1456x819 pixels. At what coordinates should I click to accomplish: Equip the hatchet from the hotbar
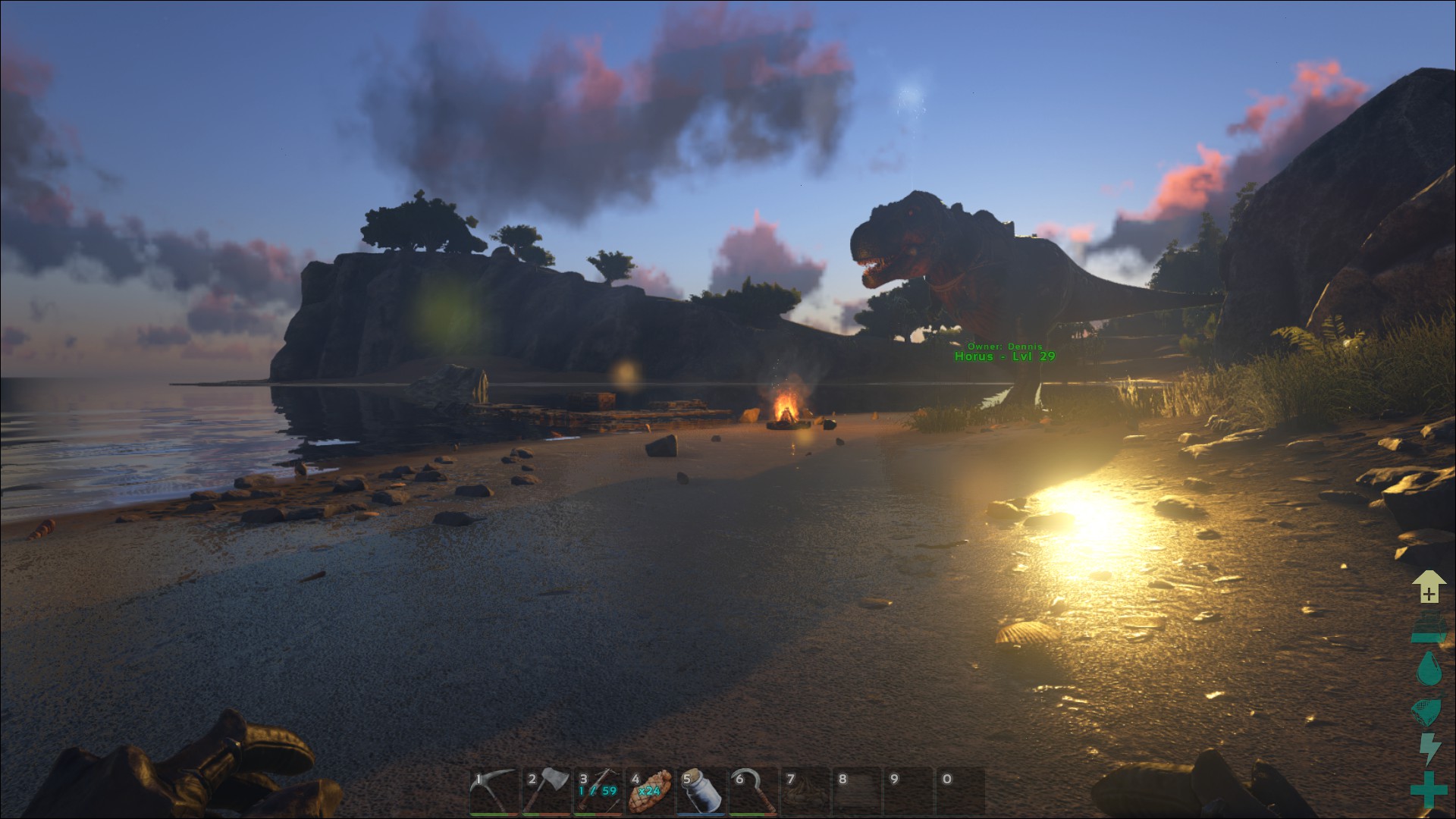click(546, 791)
